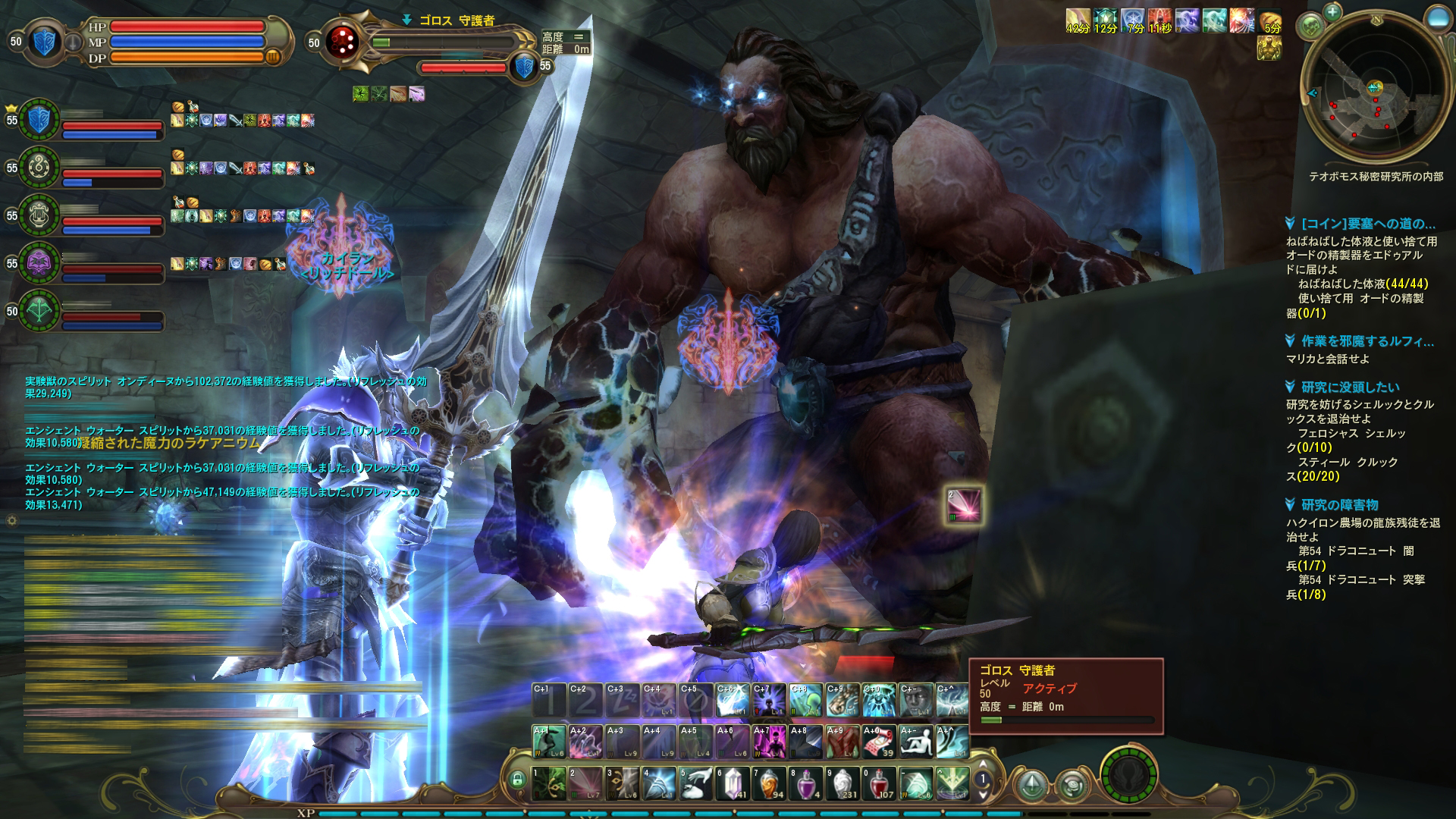Collapse the coin quest tracker entry
1456x819 pixels.
(x=1290, y=224)
